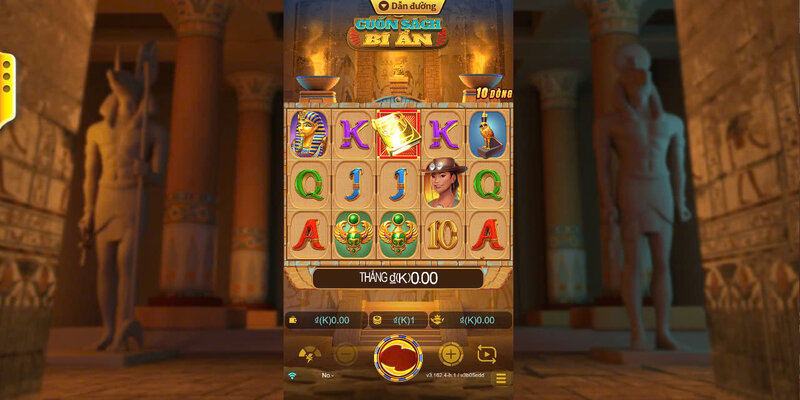Open the bet amount coin panel
This screenshot has width=800, height=400.
[398, 320]
